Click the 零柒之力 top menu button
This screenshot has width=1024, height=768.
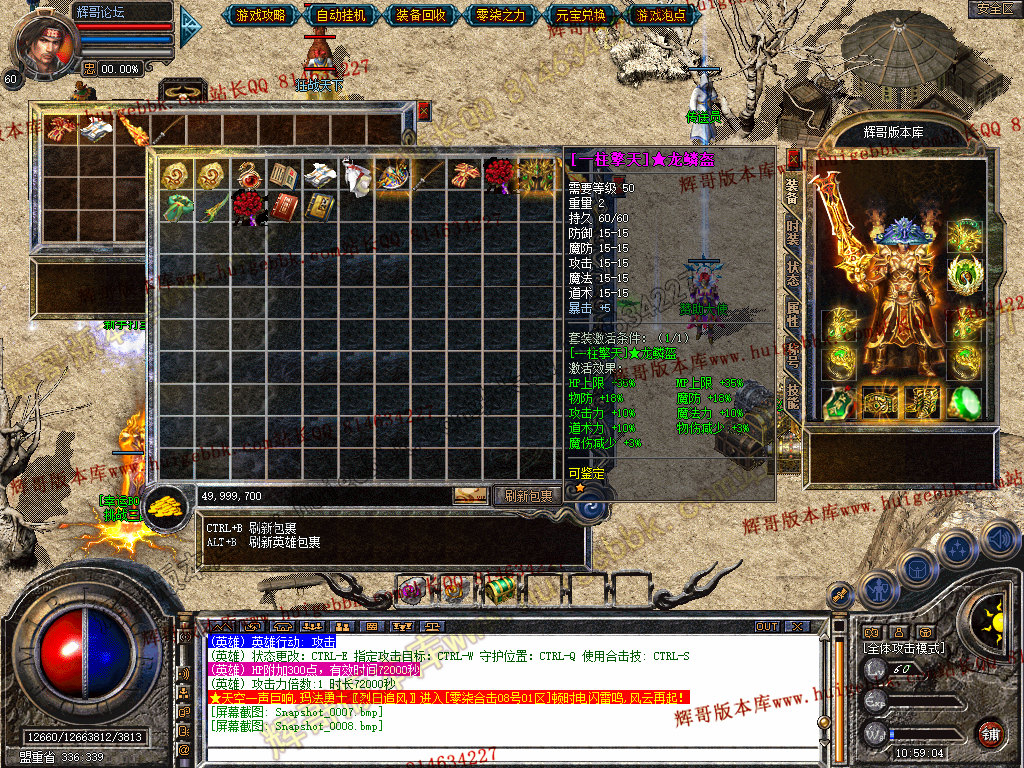(x=500, y=15)
